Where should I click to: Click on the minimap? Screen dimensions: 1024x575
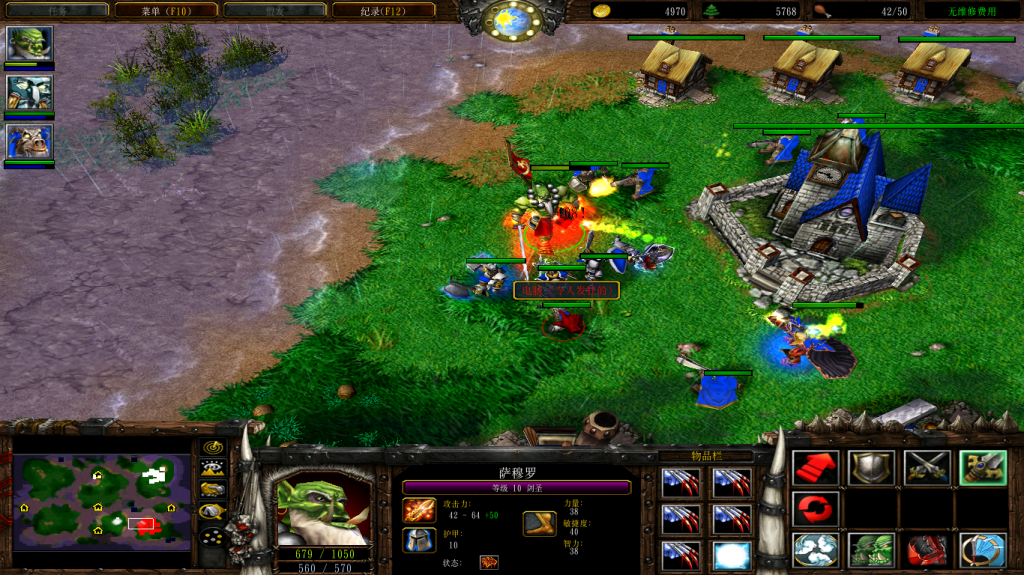tap(102, 502)
